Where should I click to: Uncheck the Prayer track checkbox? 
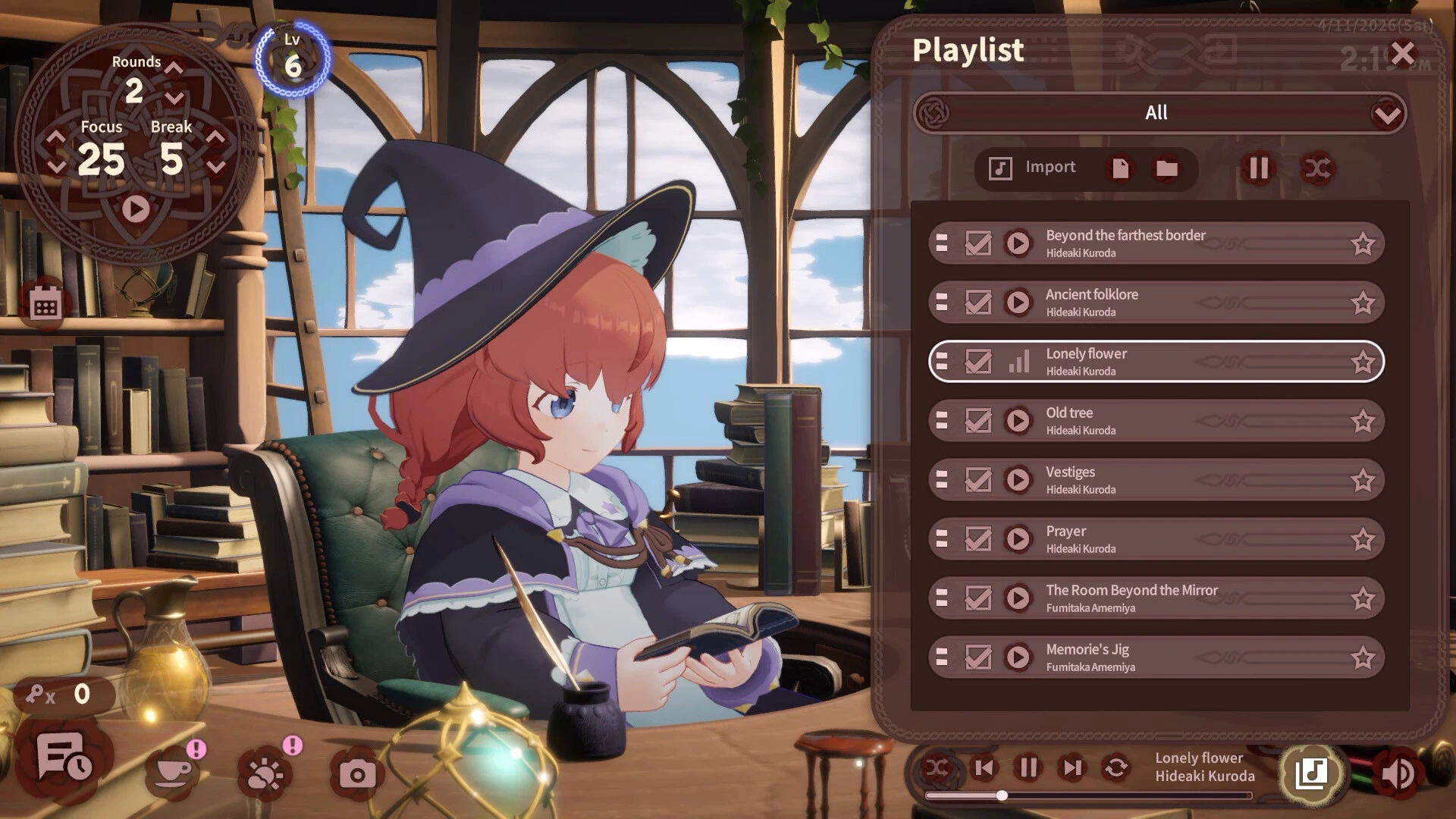pos(977,539)
